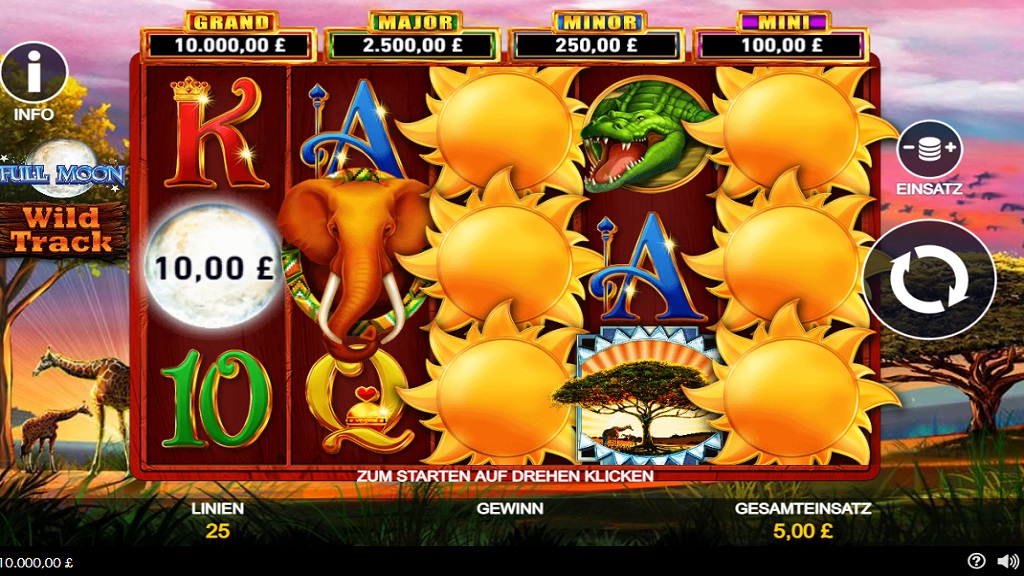This screenshot has height=576, width=1024.
Task: Open the EINSATZ bet adjustment button
Action: [x=929, y=150]
